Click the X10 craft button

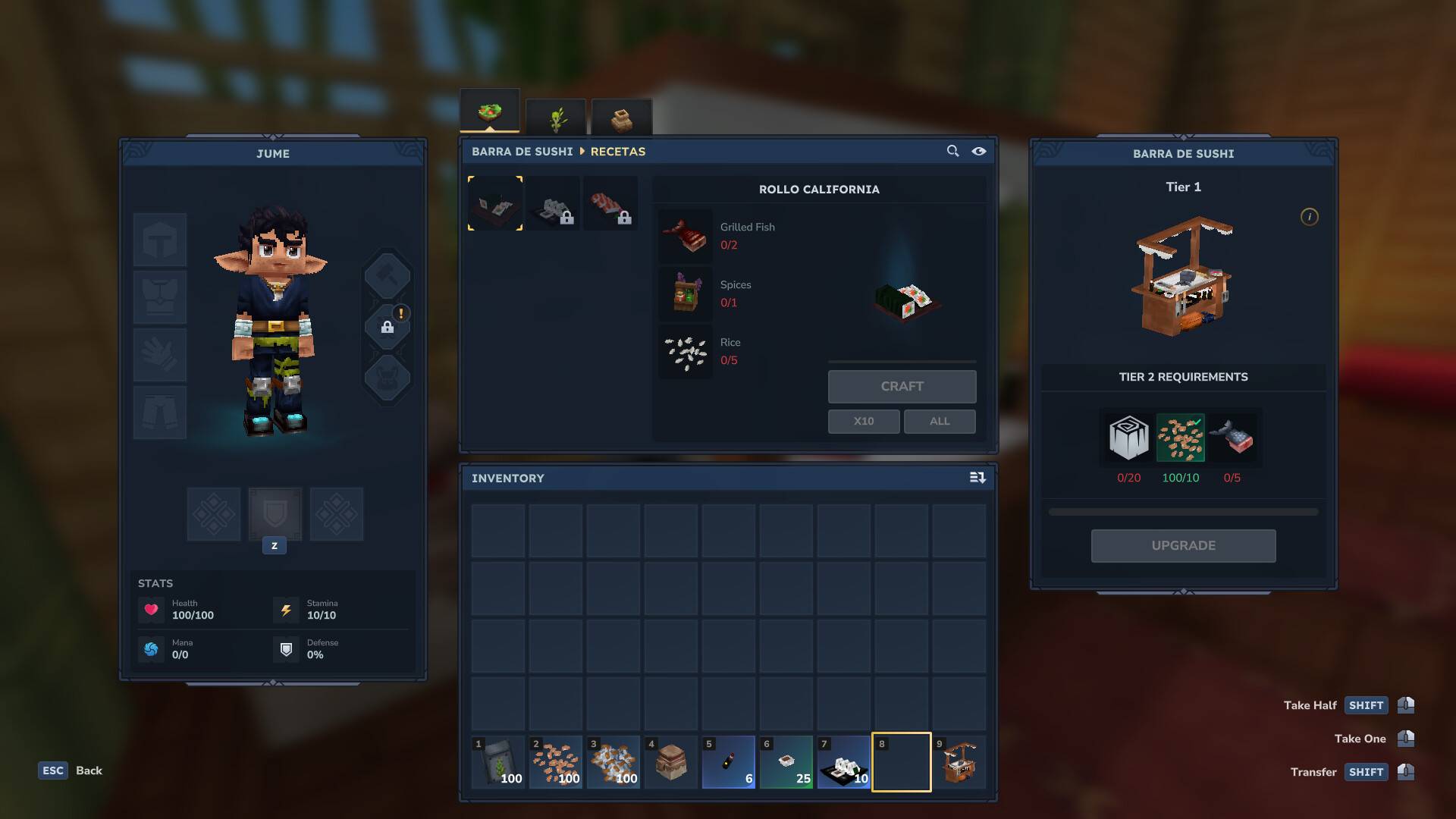(863, 422)
